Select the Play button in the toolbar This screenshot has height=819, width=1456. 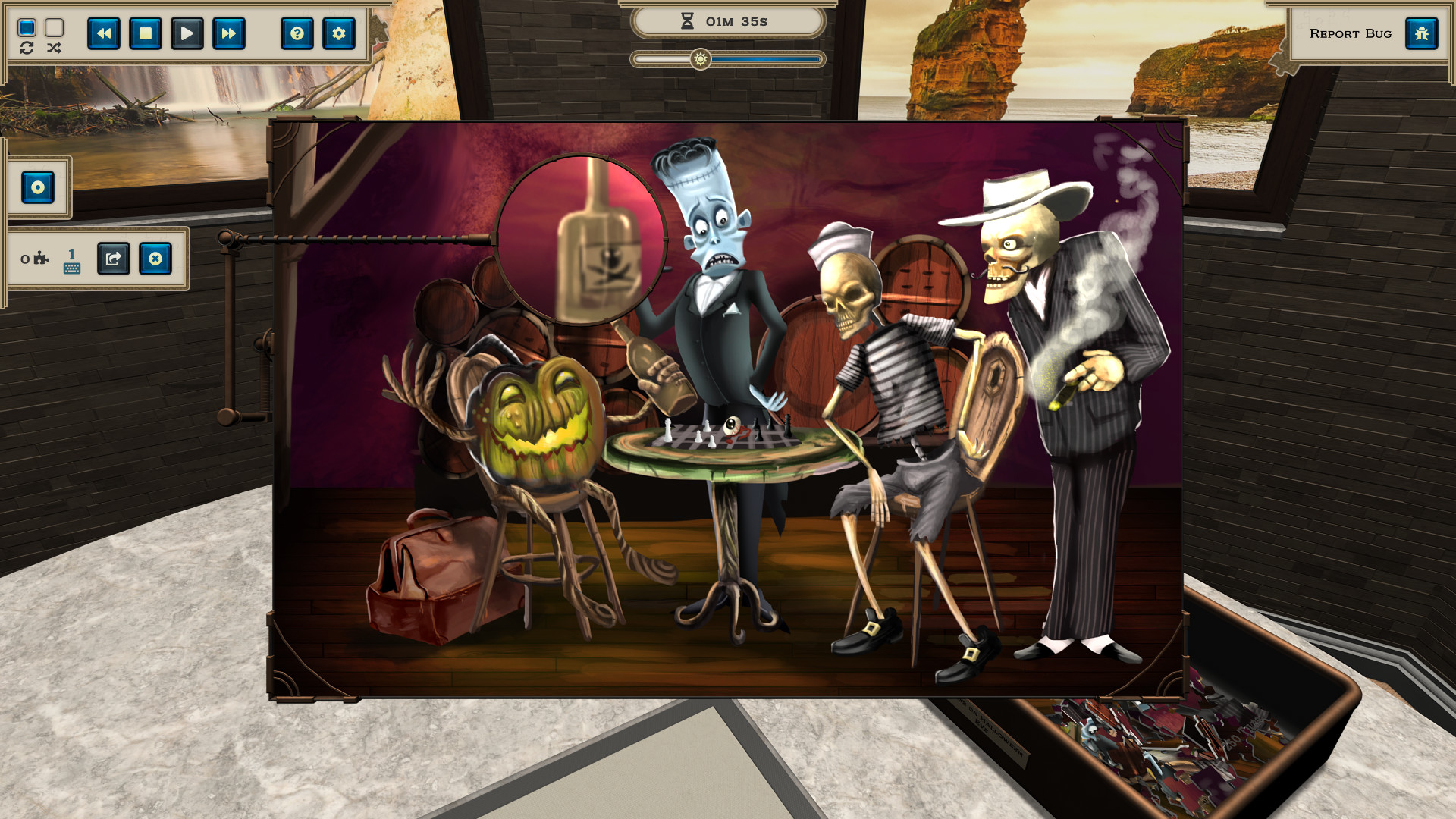[186, 33]
